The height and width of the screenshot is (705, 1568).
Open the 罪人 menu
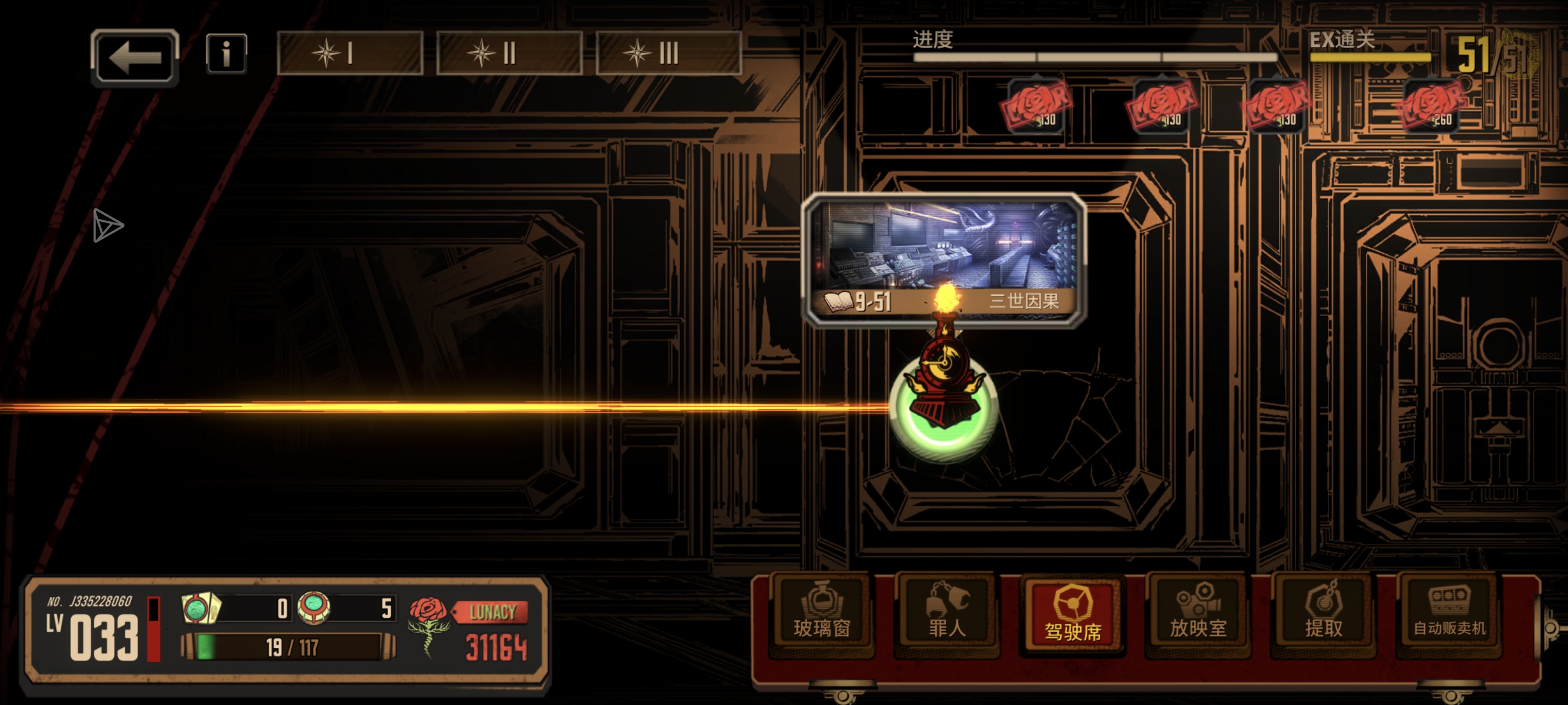tap(947, 614)
